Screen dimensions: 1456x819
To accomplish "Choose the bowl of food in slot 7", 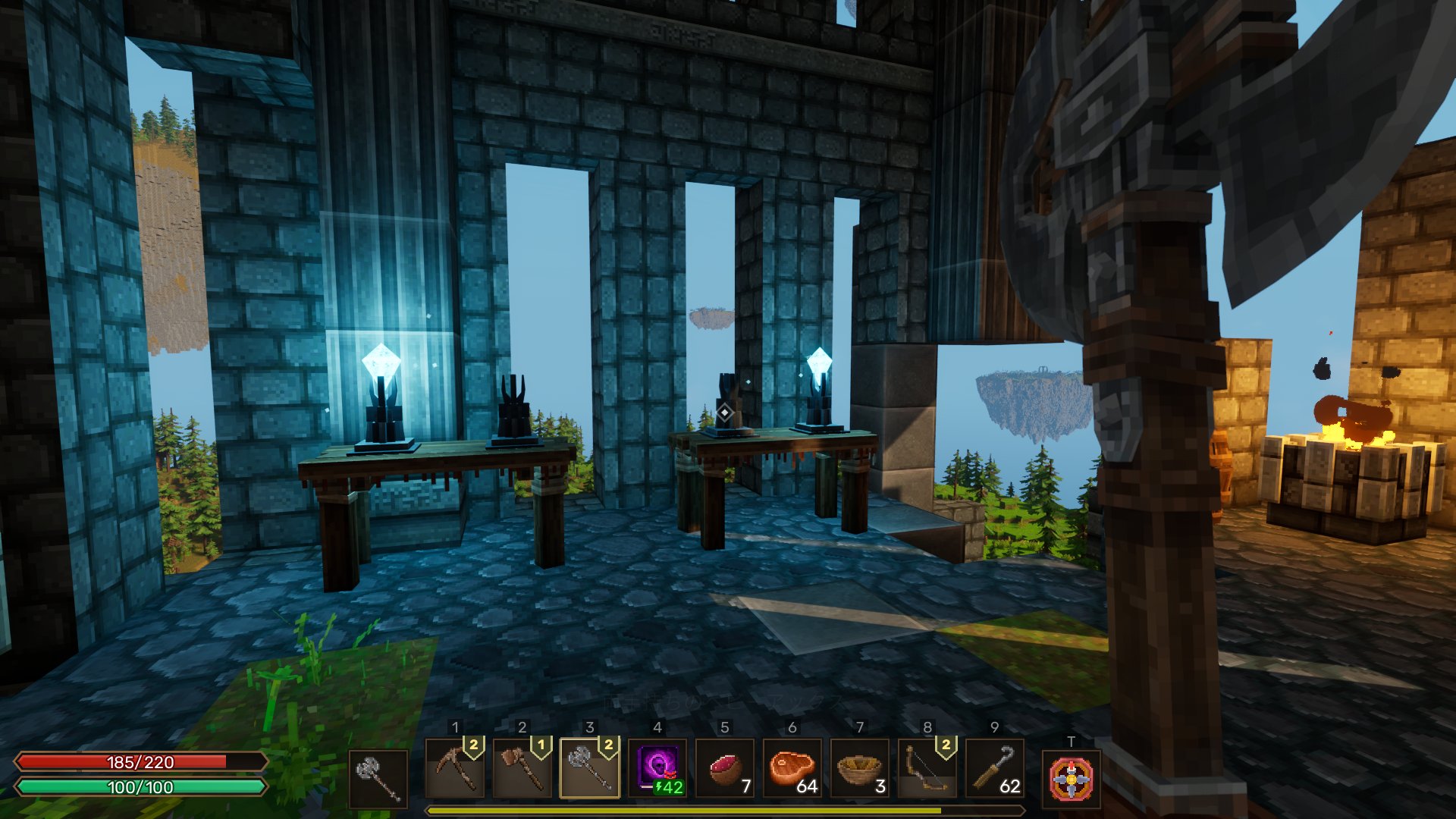I will tap(860, 769).
